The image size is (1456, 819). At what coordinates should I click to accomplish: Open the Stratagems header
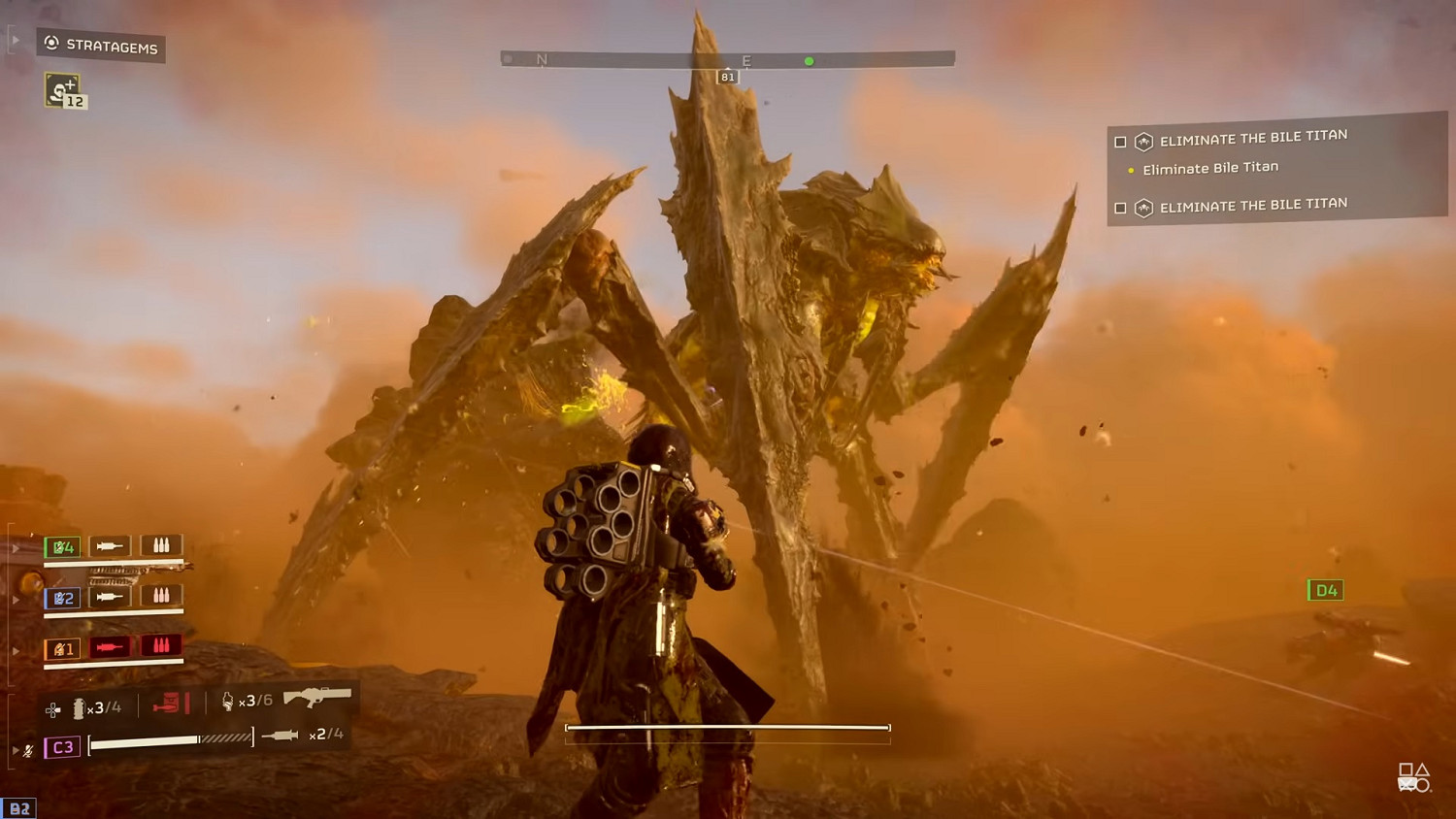point(101,46)
